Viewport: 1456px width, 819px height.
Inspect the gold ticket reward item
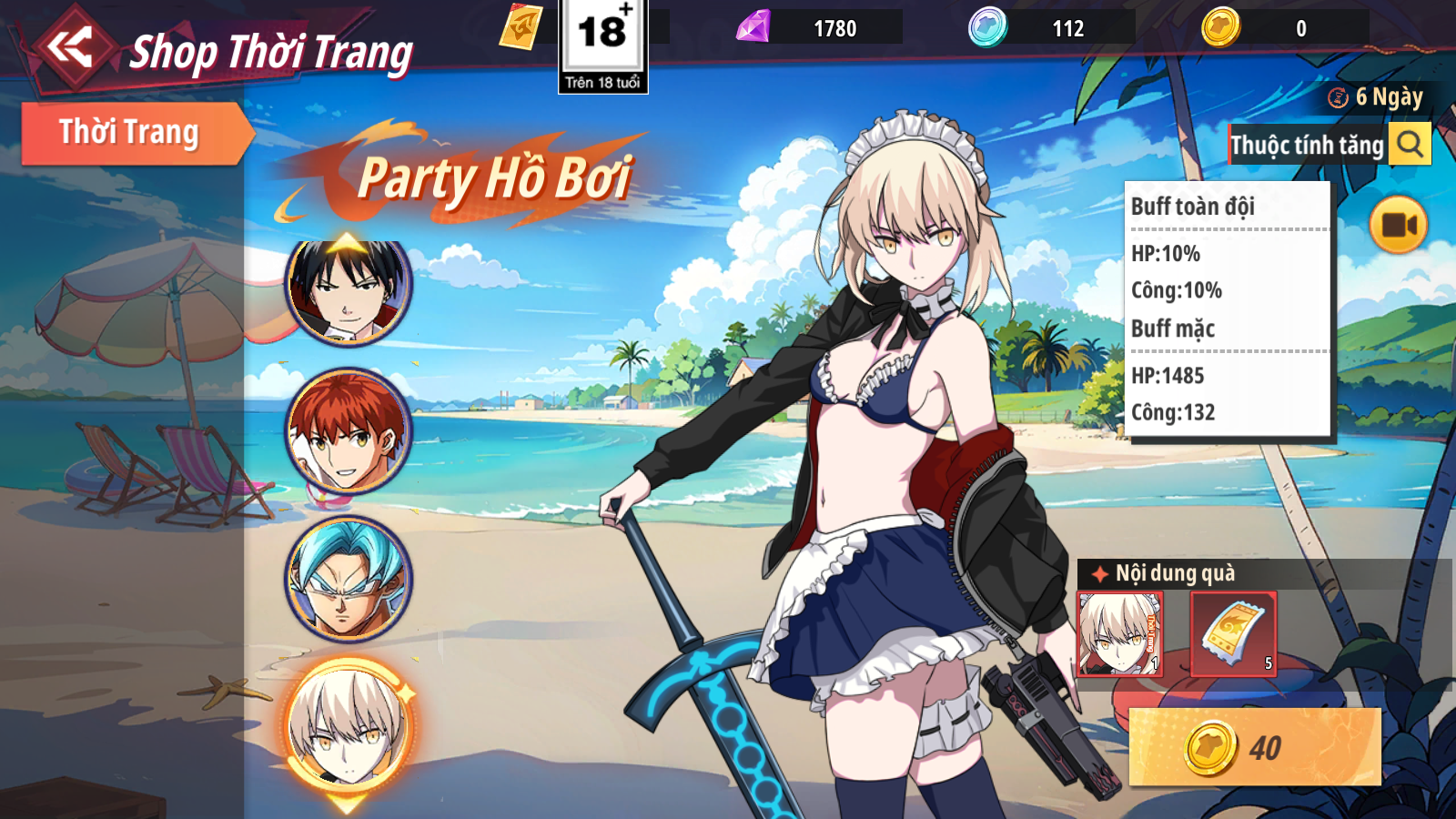(1233, 633)
